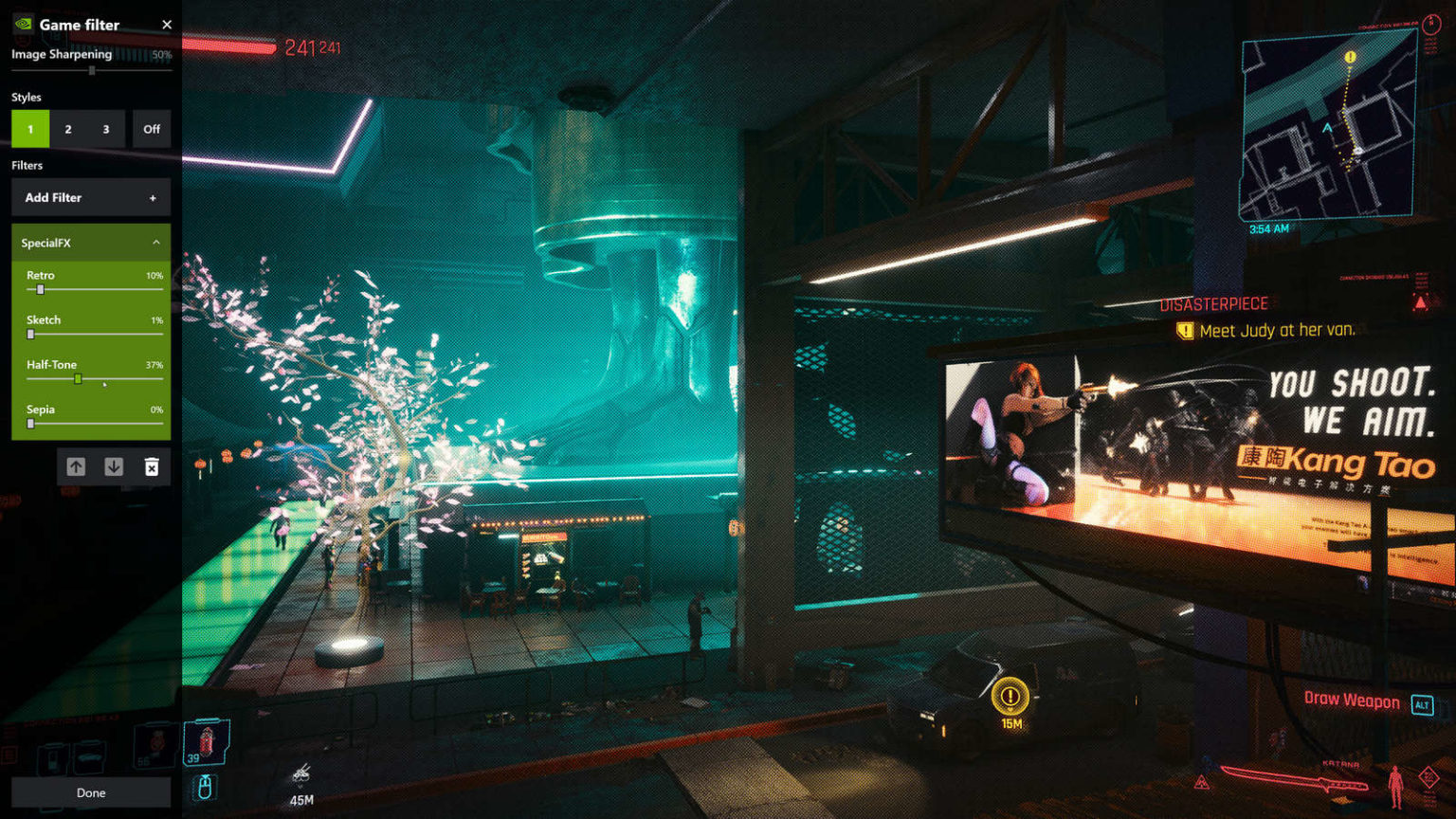Move the filter up with arrow button
Screen dimensions: 1456x819
[x=76, y=466]
